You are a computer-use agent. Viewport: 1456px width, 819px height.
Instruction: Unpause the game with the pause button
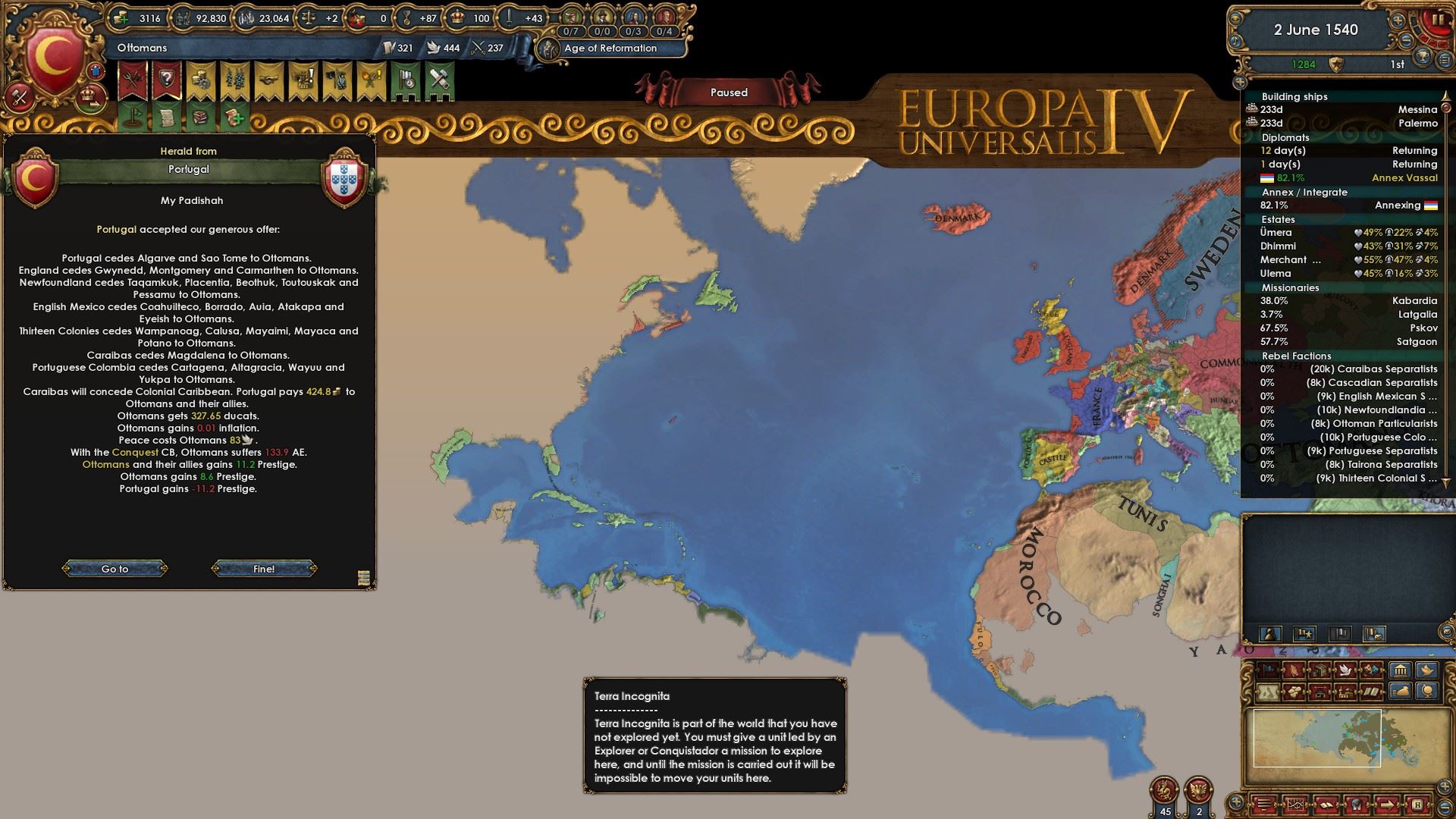1436,20
